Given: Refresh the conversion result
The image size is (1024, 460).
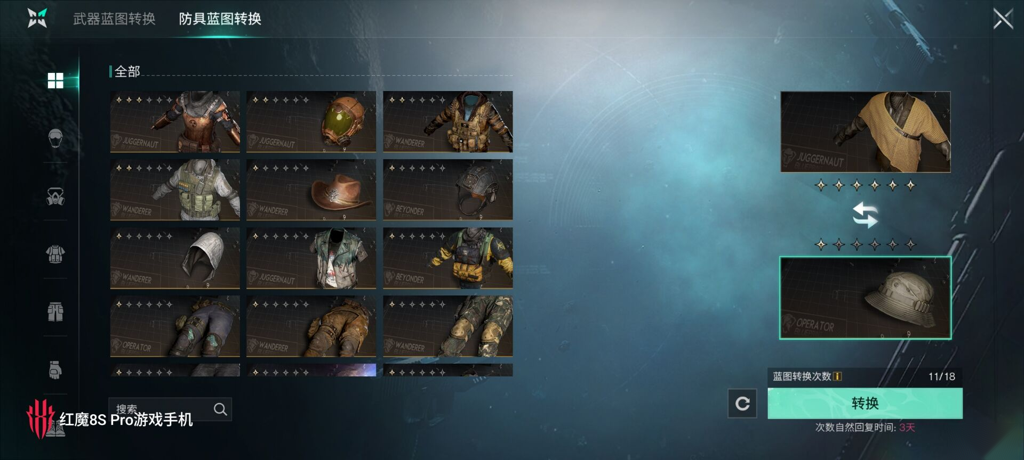Looking at the screenshot, I should tap(742, 404).
